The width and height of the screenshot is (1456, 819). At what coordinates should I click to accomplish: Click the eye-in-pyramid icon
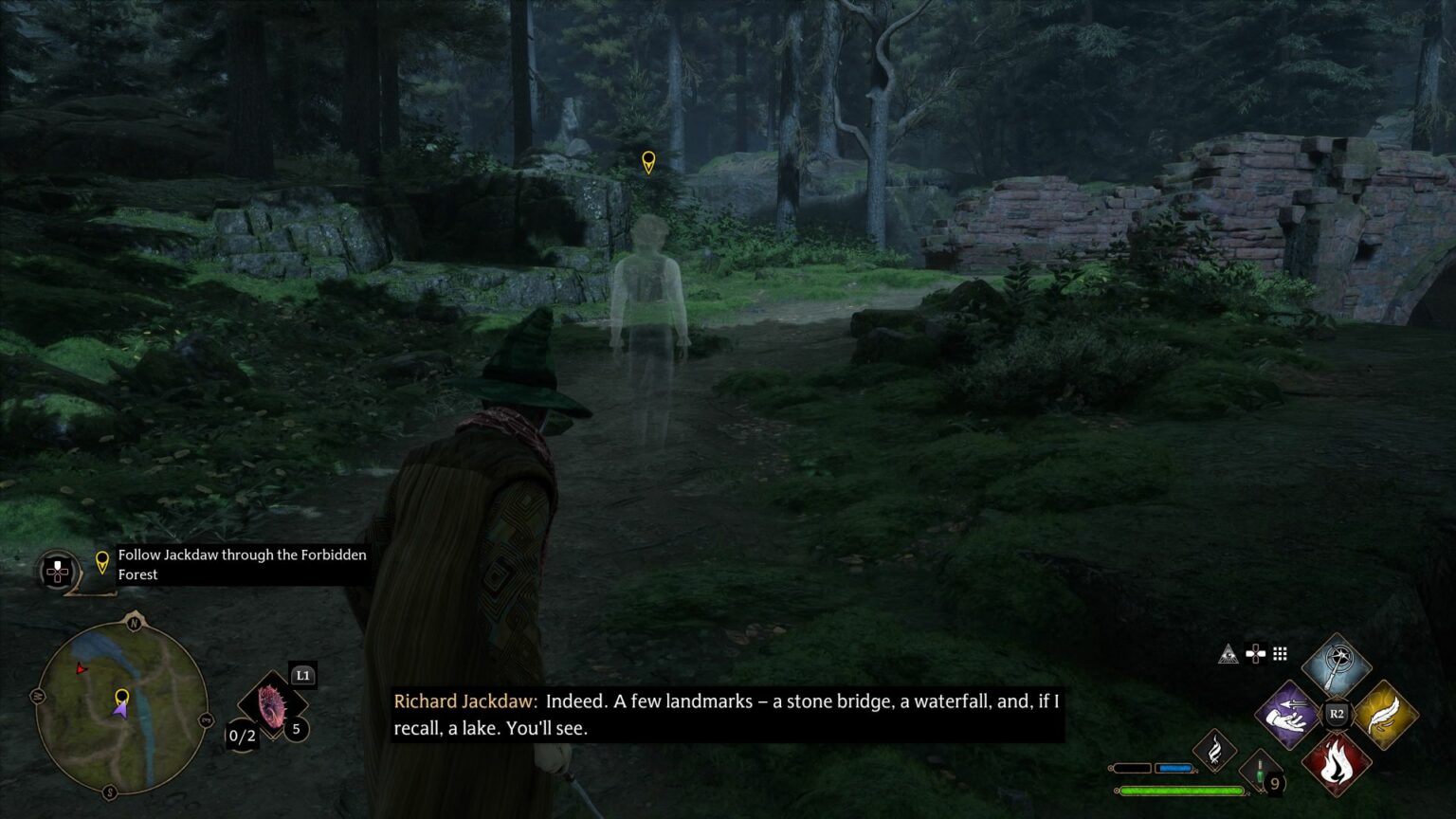click(x=1228, y=653)
